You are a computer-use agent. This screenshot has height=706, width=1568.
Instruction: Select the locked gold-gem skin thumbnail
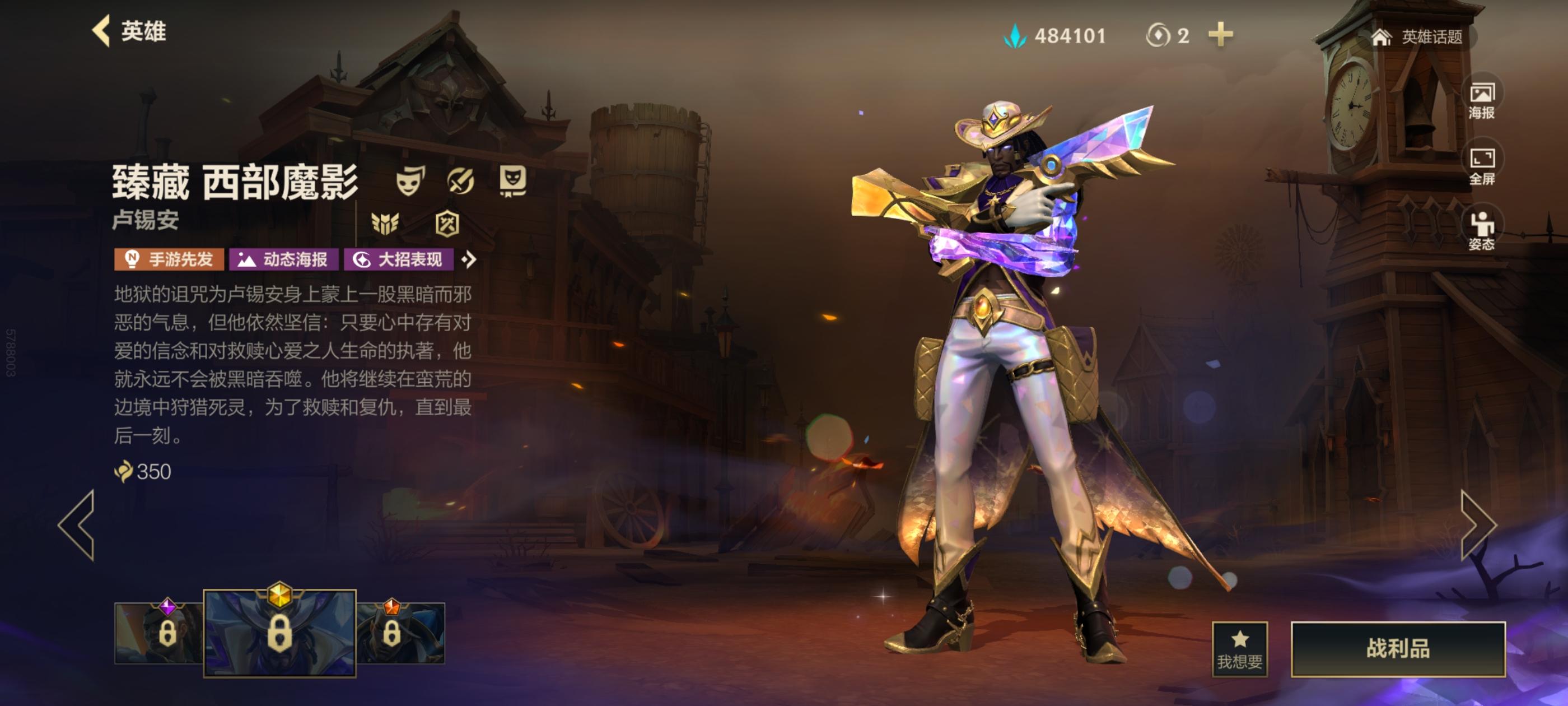click(x=279, y=633)
